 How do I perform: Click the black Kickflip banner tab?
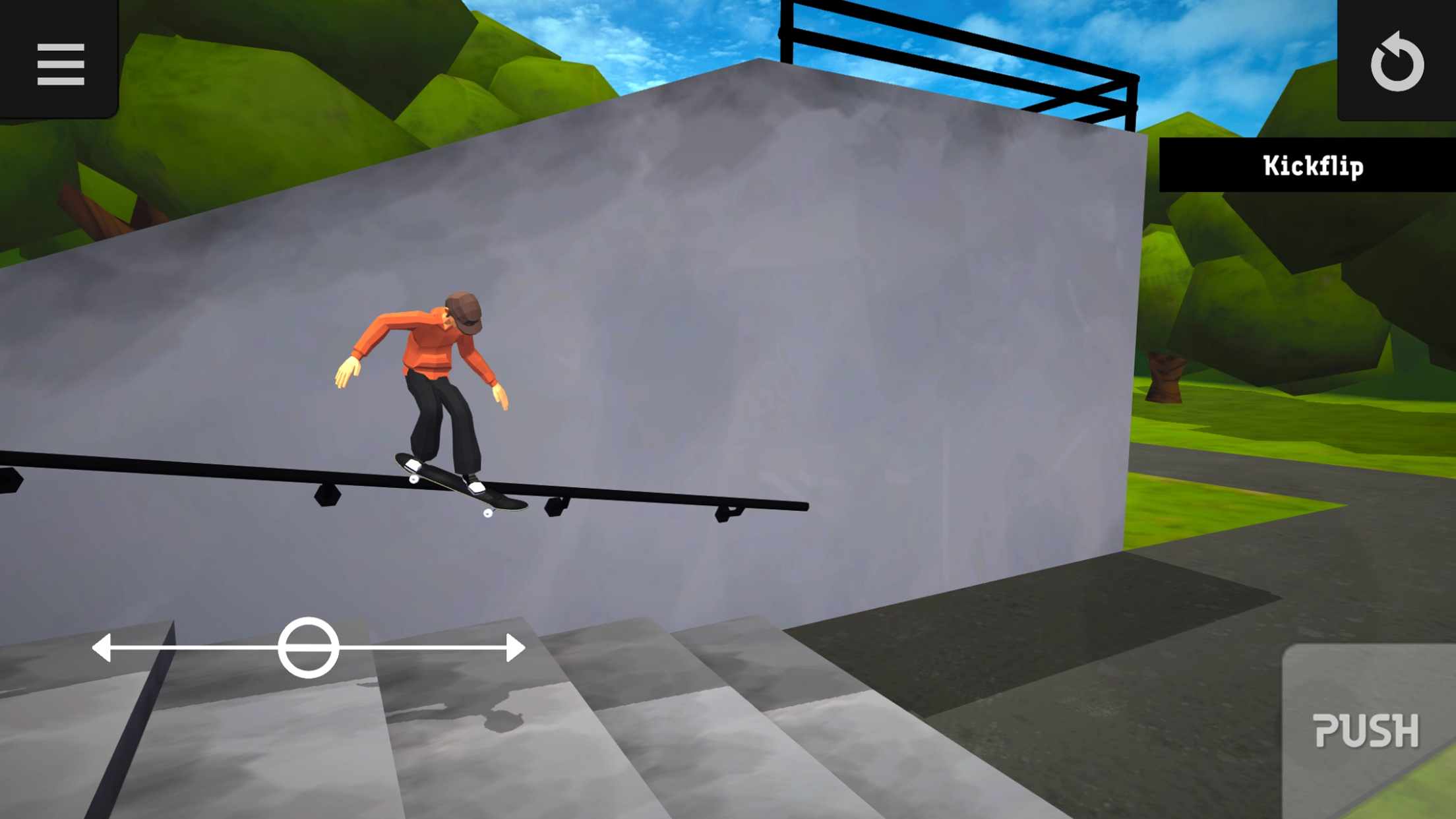tap(1308, 166)
